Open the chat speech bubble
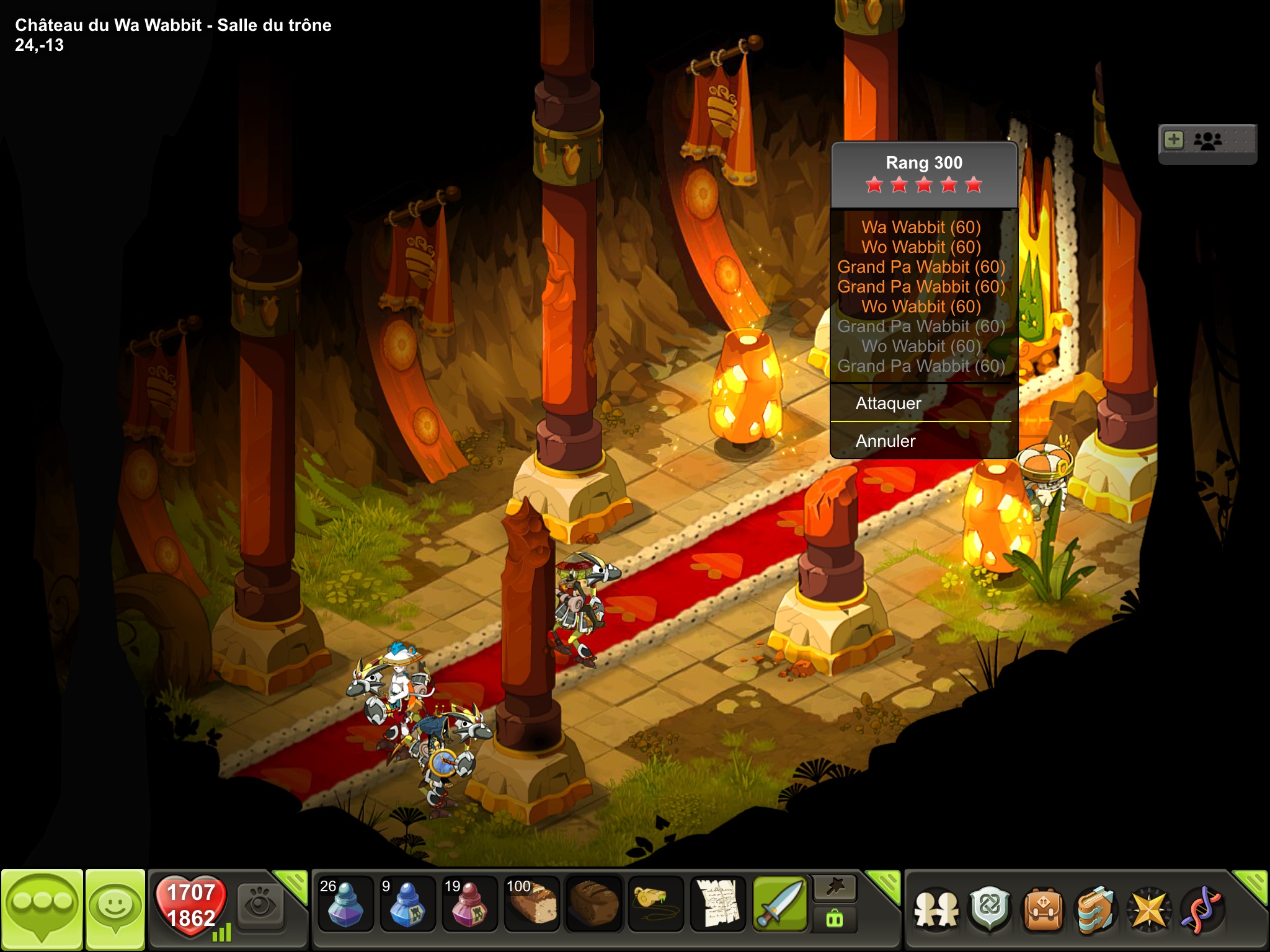 point(42,909)
